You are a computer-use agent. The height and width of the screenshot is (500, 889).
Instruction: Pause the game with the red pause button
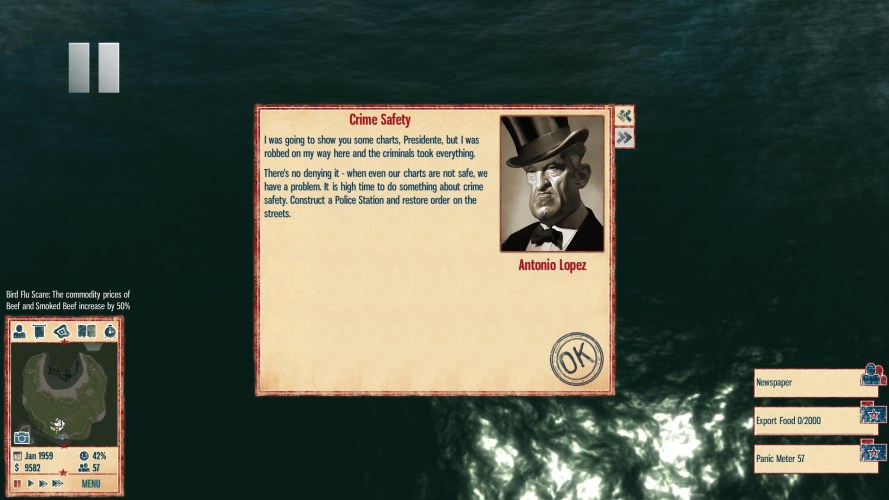click(x=17, y=484)
